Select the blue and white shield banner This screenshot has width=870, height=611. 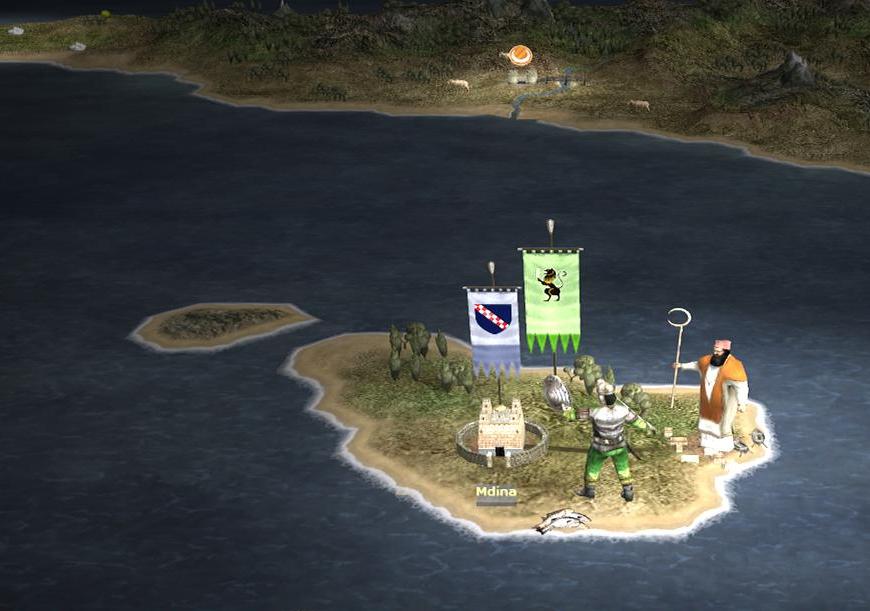pos(493,327)
